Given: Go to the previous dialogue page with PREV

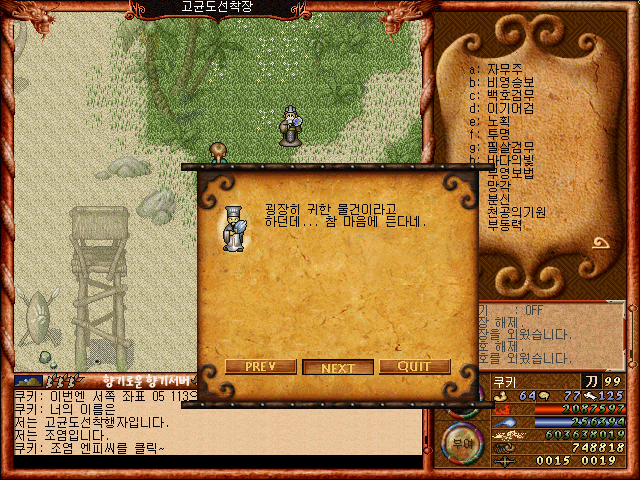Looking at the screenshot, I should click(260, 367).
